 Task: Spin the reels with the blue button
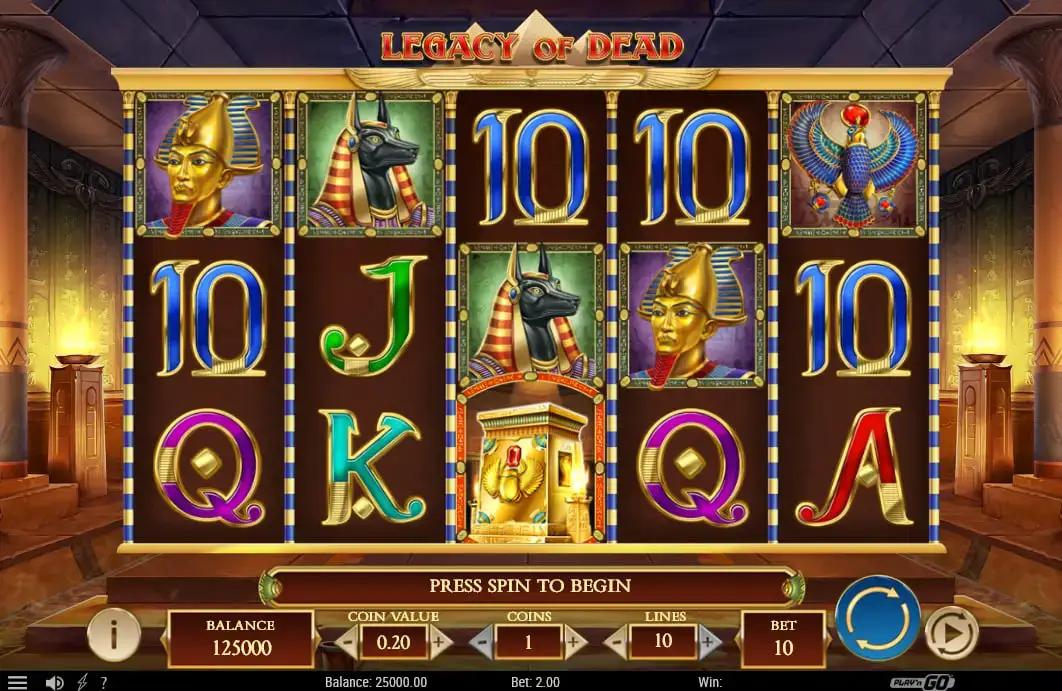[877, 618]
